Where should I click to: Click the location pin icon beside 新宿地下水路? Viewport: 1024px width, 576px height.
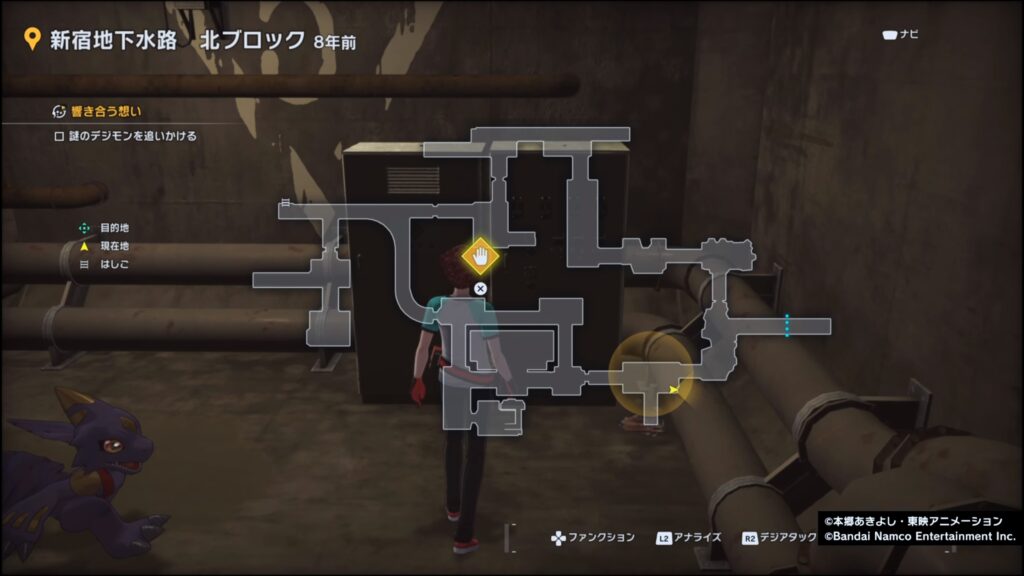click(31, 40)
